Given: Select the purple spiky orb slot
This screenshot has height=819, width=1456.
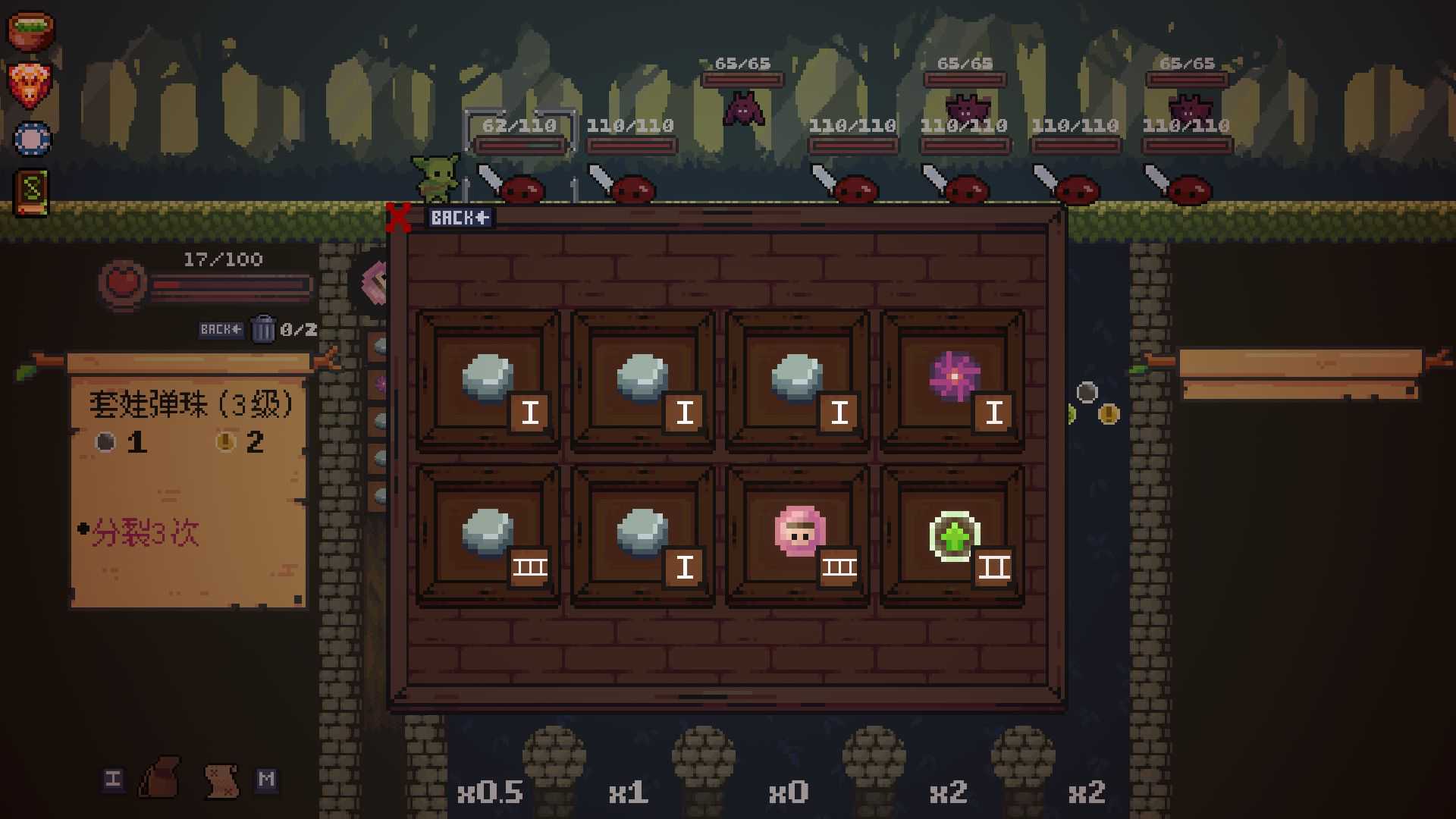Looking at the screenshot, I should pos(953,380).
